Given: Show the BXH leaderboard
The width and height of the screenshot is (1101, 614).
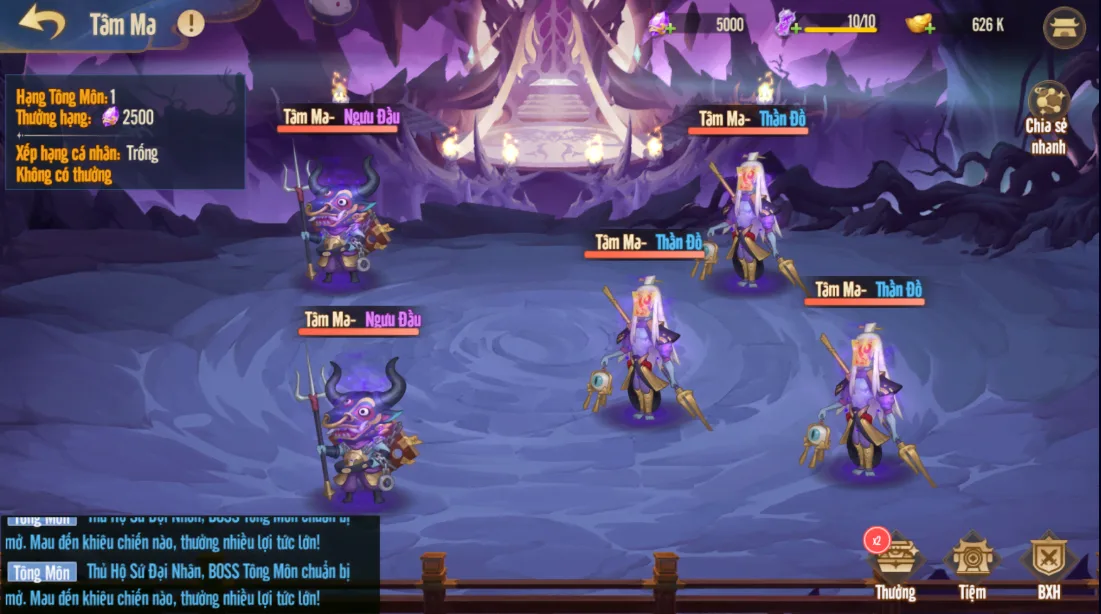Looking at the screenshot, I should pos(1048,566).
